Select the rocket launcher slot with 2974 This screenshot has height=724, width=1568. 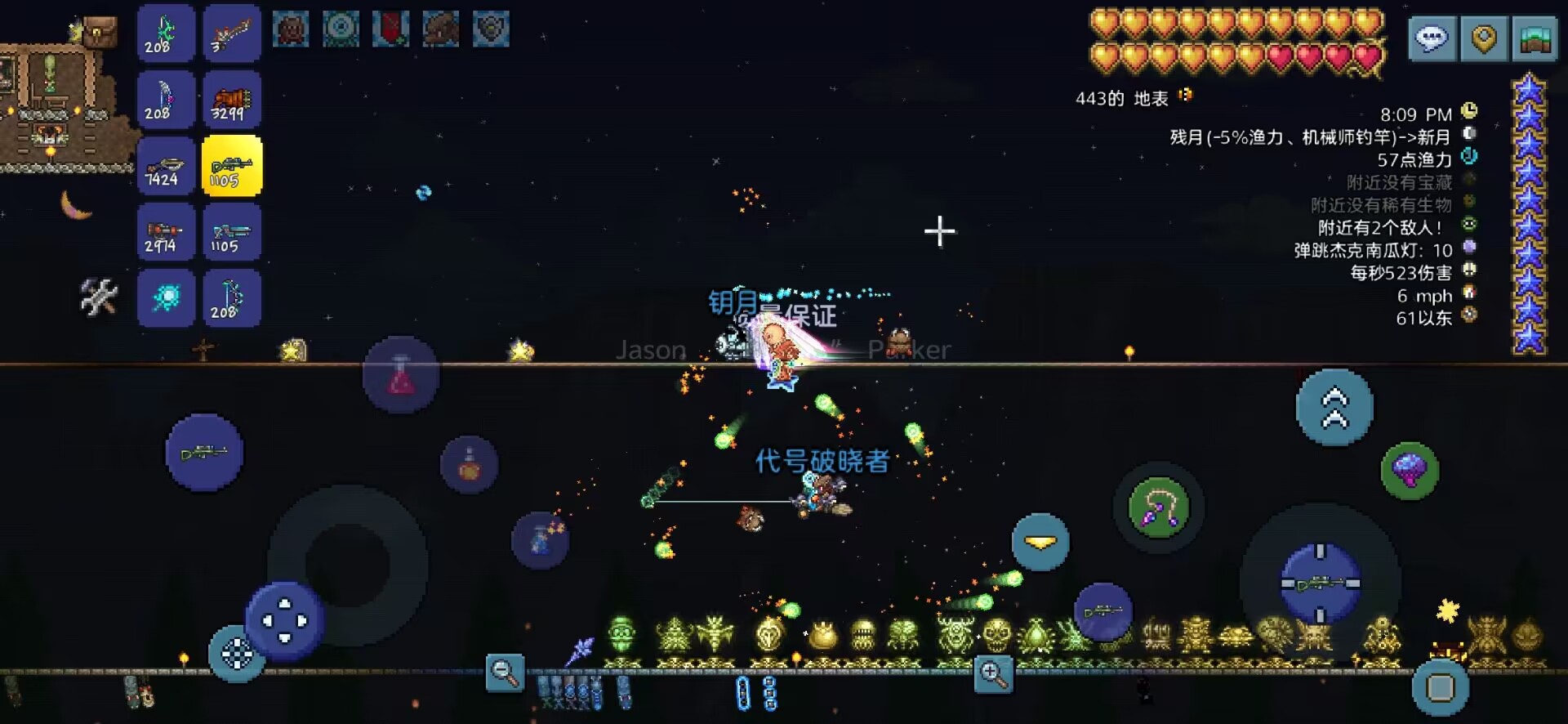tap(166, 233)
